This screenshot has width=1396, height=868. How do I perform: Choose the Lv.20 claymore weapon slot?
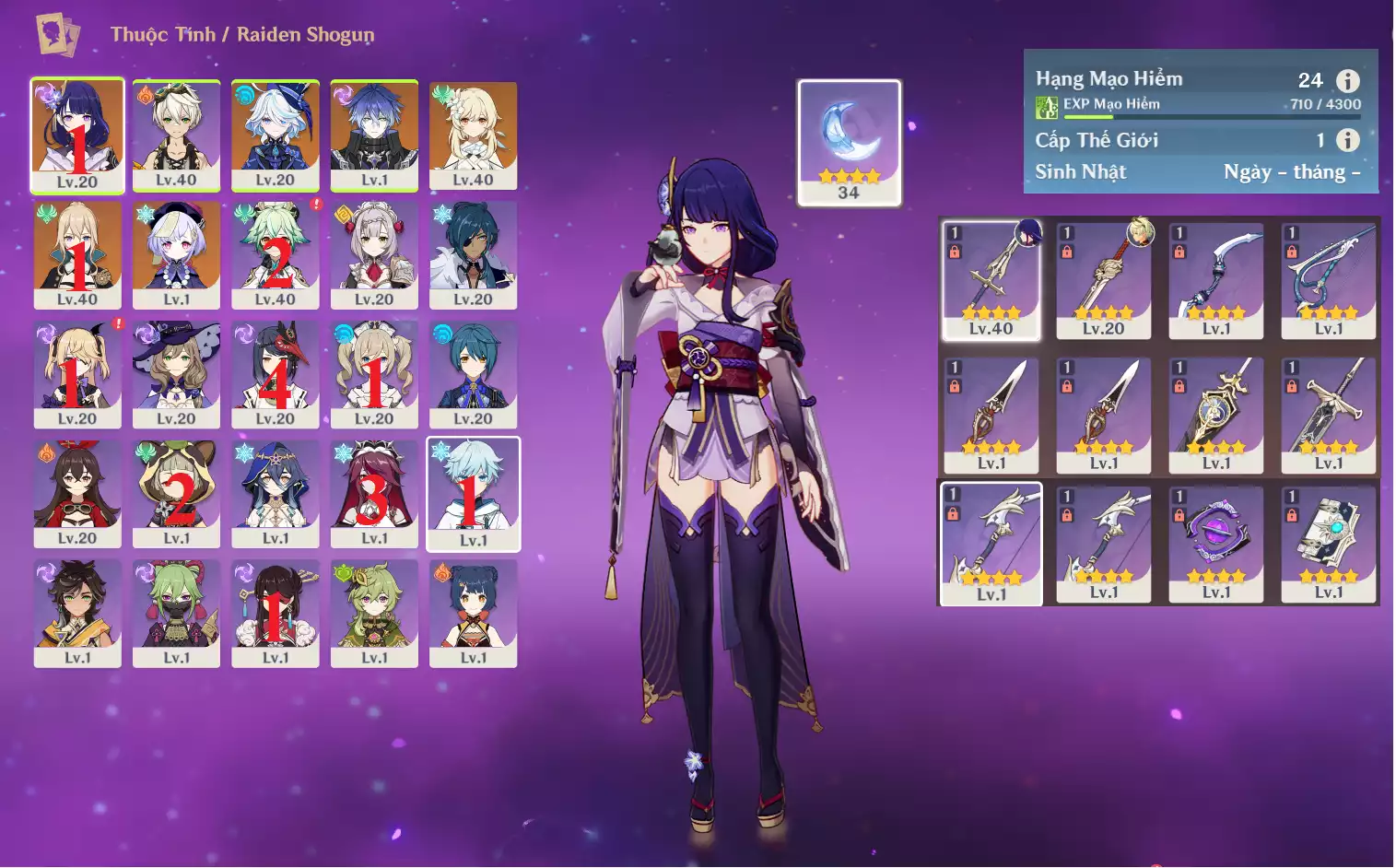[1104, 279]
